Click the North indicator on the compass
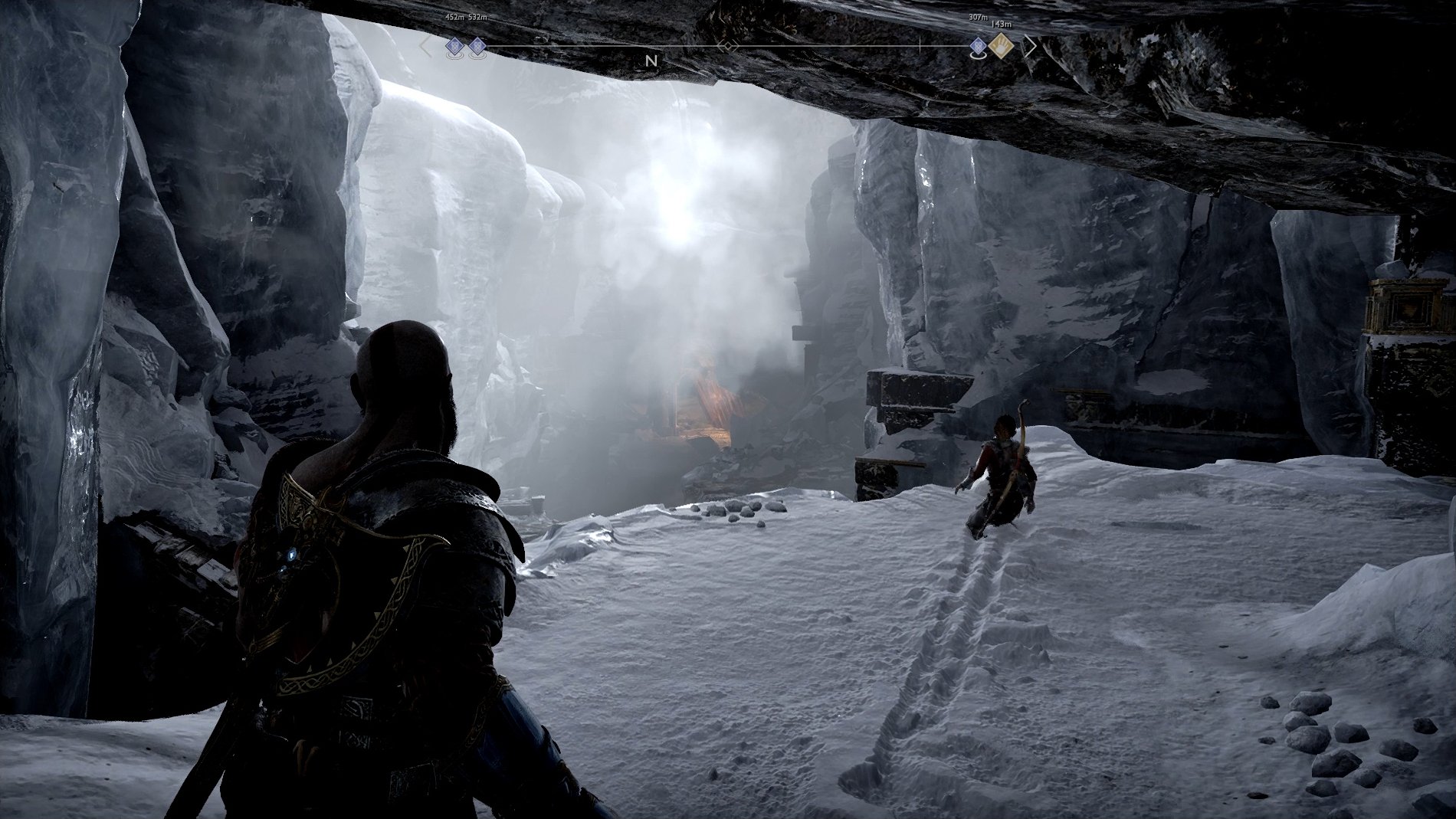This screenshot has height=819, width=1456. click(652, 61)
